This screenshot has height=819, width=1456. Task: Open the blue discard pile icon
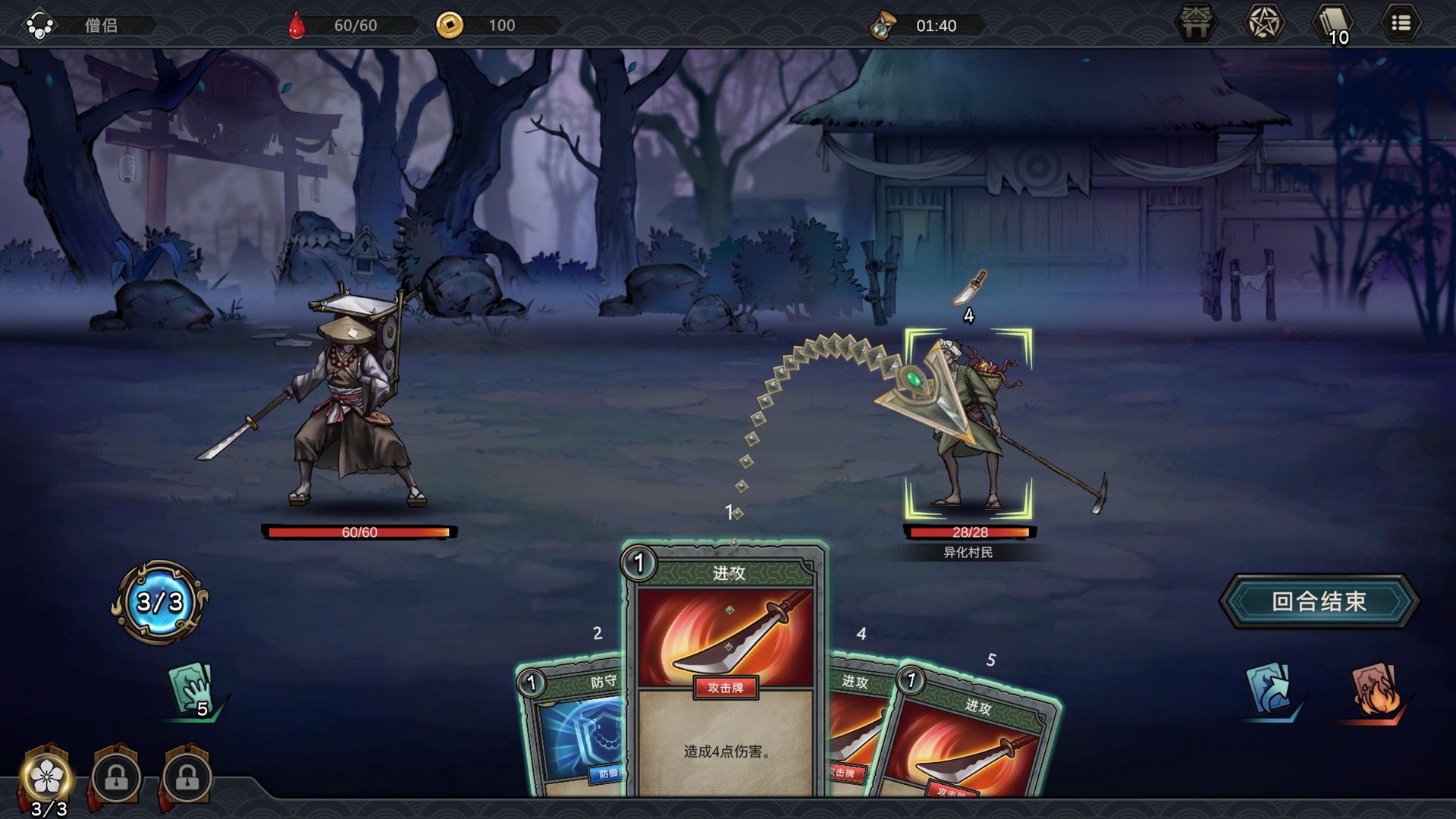[1269, 689]
